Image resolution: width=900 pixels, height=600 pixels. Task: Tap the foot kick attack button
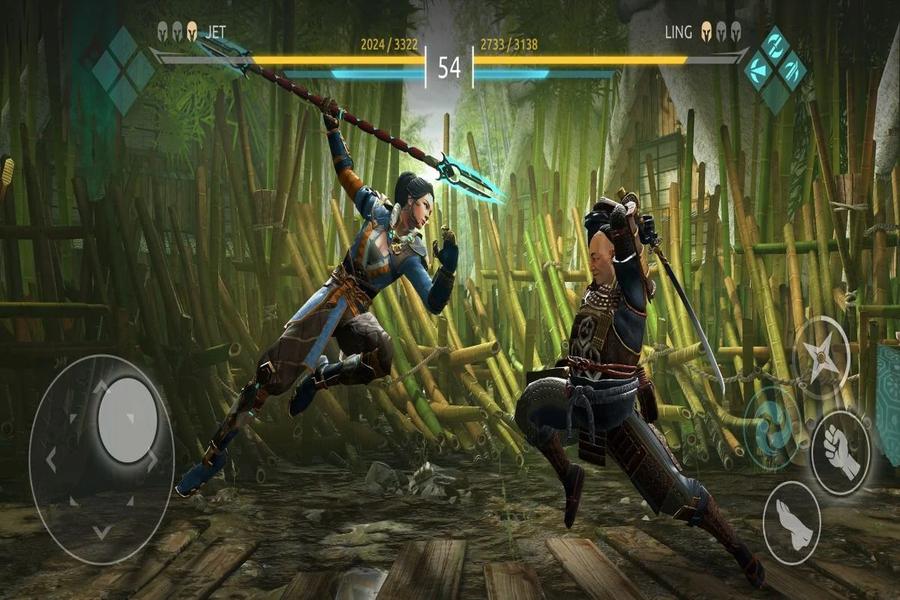tap(791, 522)
